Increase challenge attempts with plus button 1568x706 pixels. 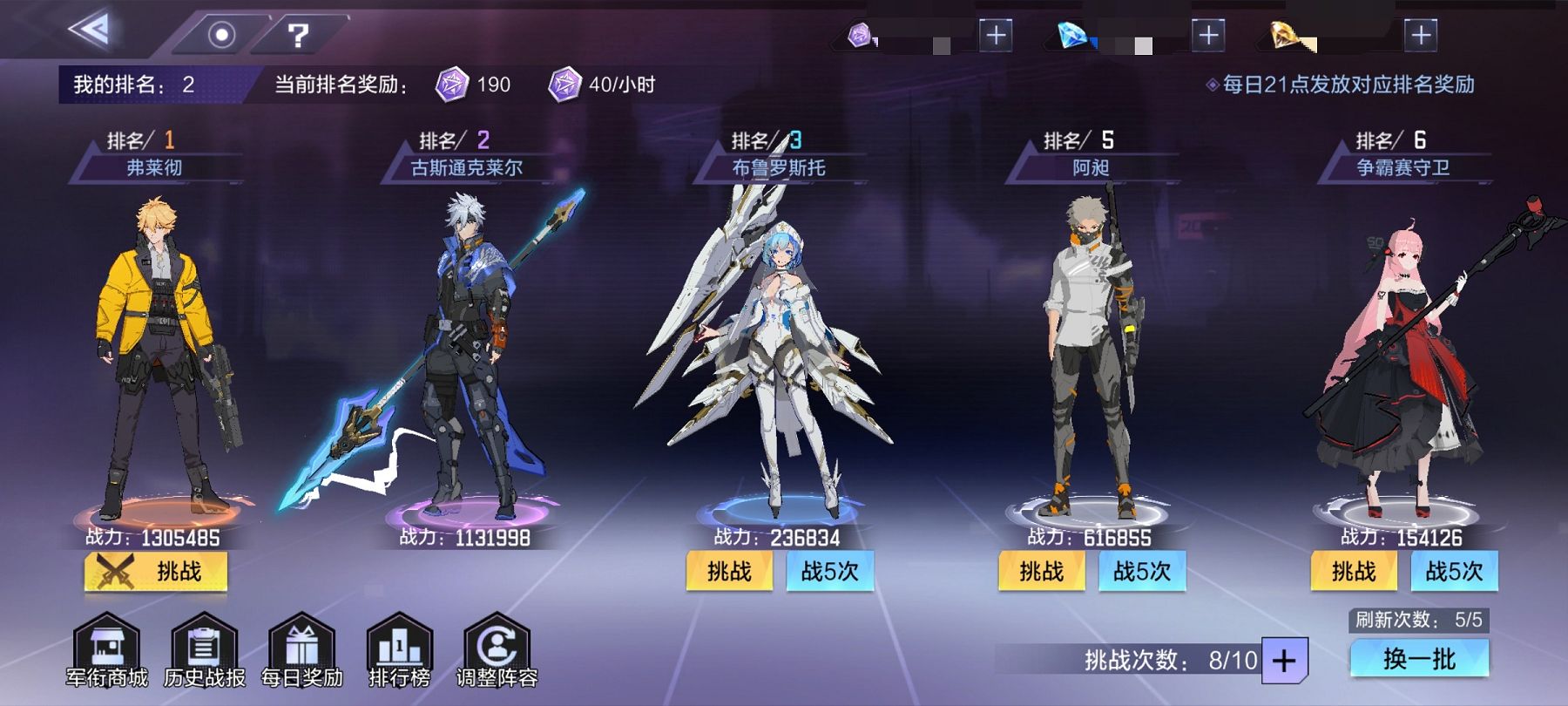1284,661
